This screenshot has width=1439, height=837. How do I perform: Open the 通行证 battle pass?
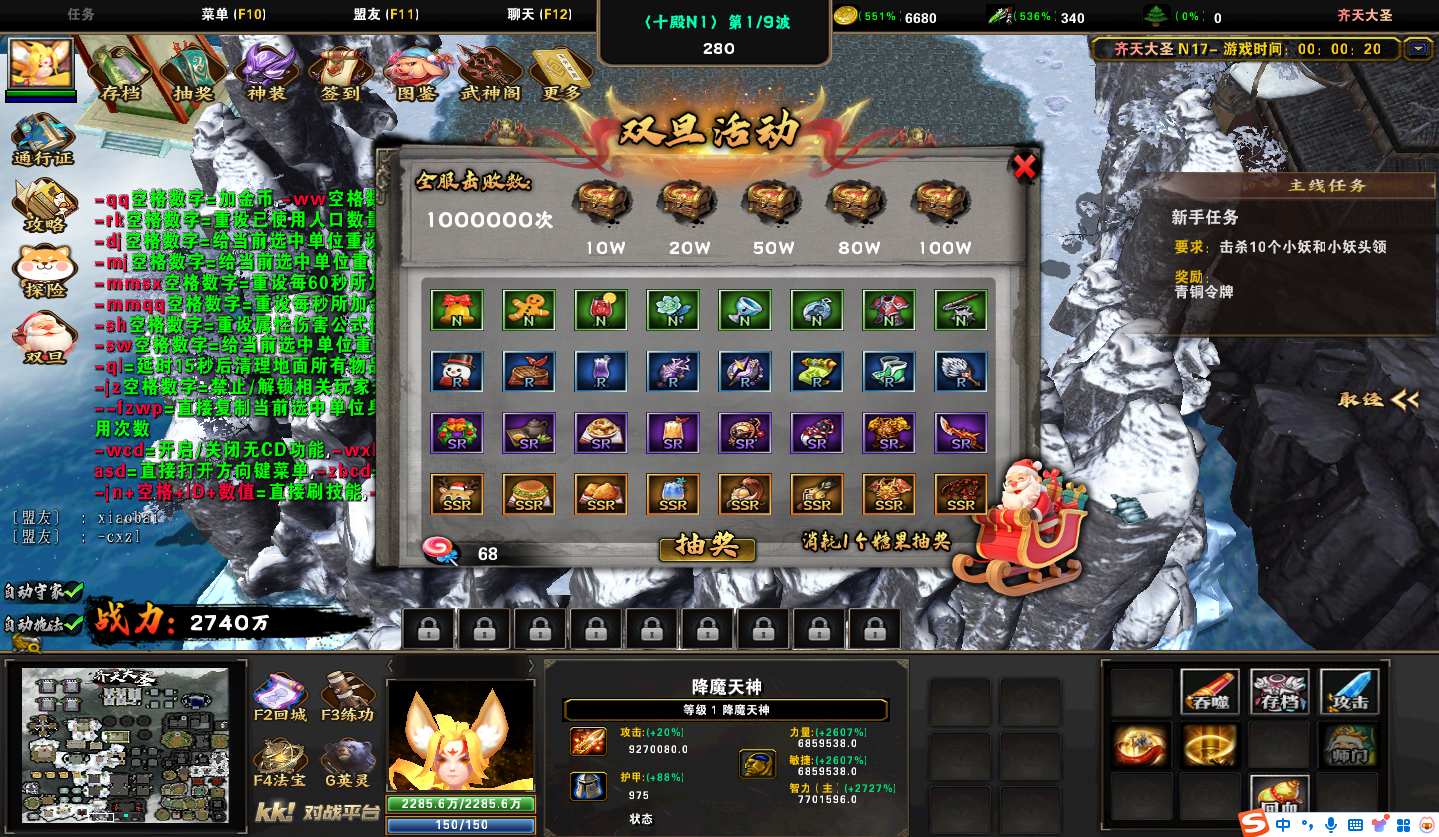(x=43, y=140)
